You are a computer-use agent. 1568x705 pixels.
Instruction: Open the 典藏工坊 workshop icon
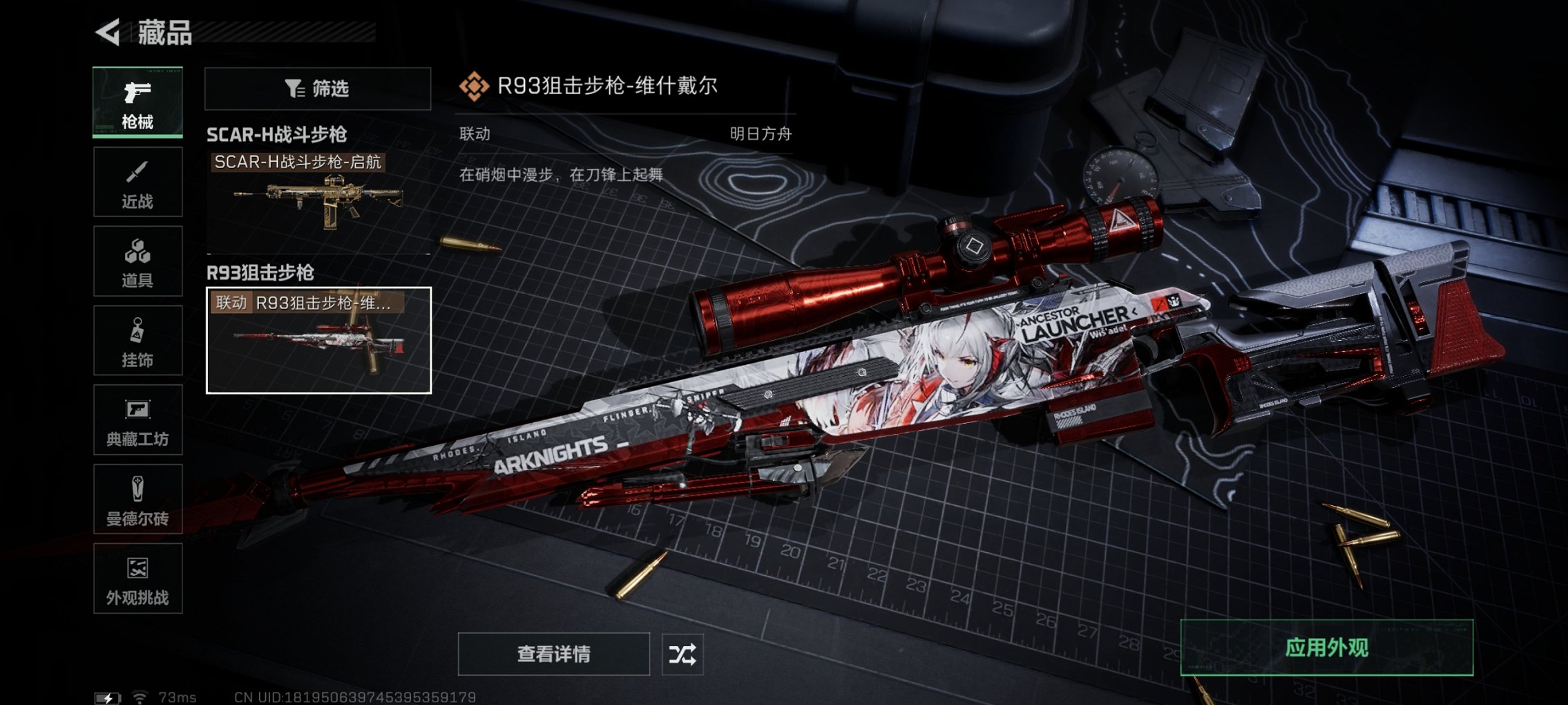(137, 420)
